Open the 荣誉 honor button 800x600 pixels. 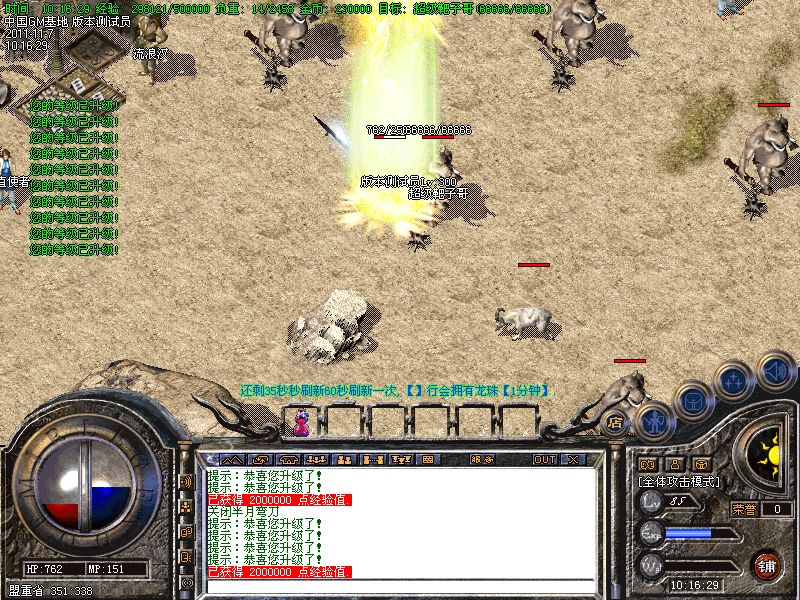point(744,509)
